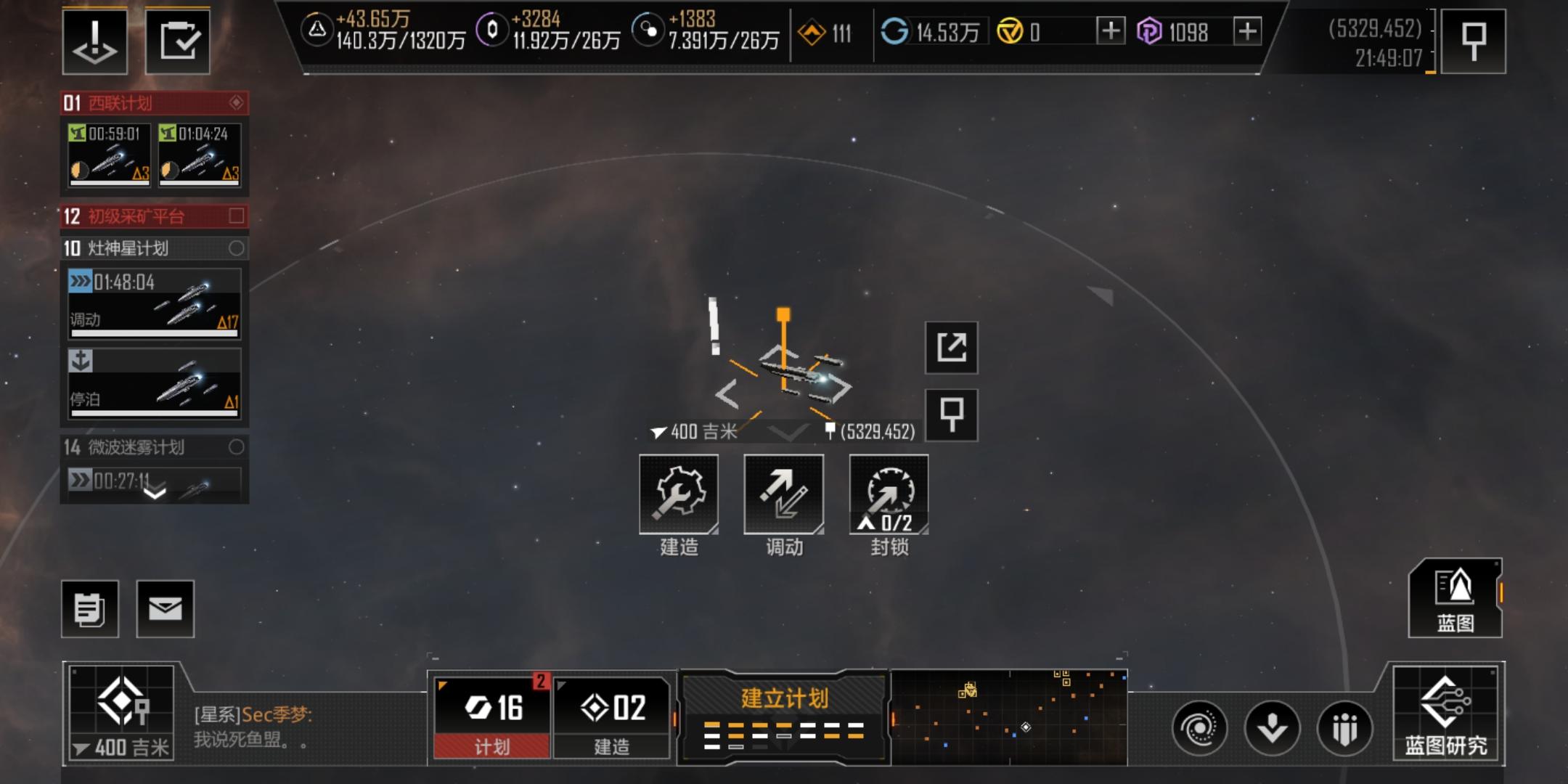Click the 建立计划 create plan button

(x=784, y=717)
